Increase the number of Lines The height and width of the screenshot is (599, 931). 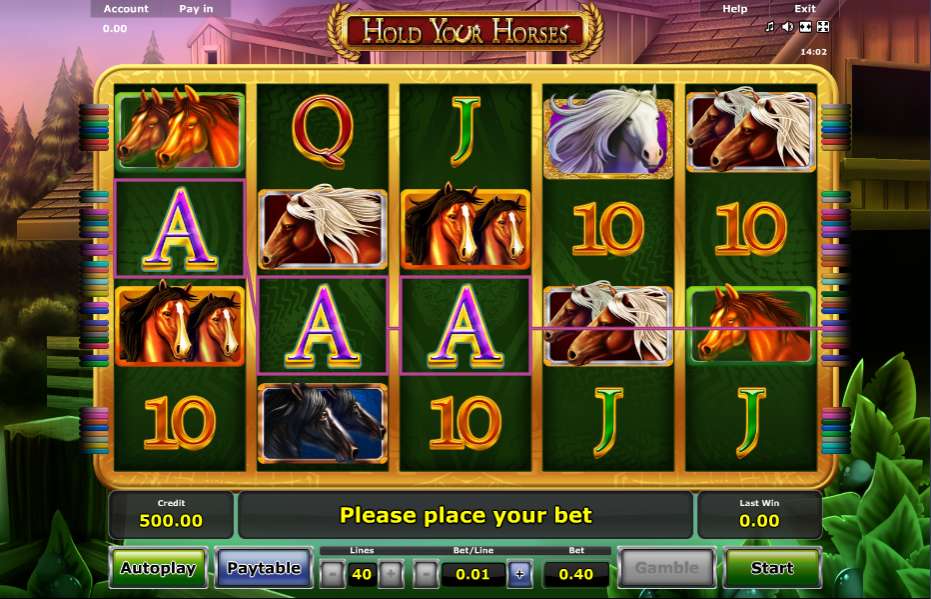click(392, 574)
